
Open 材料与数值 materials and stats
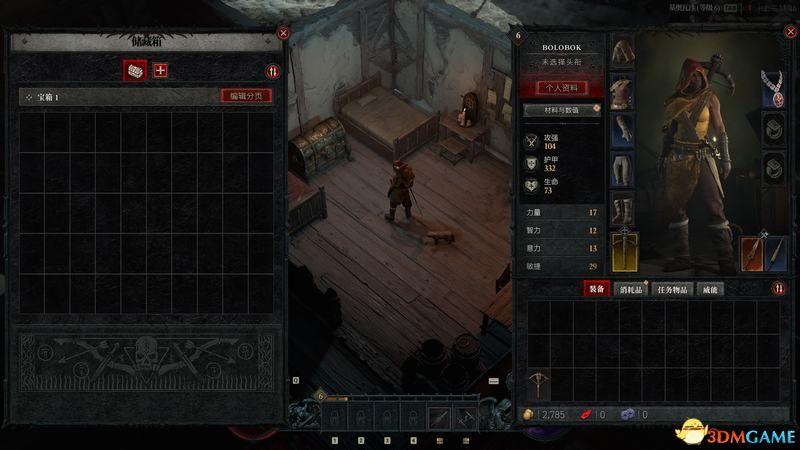(x=561, y=109)
